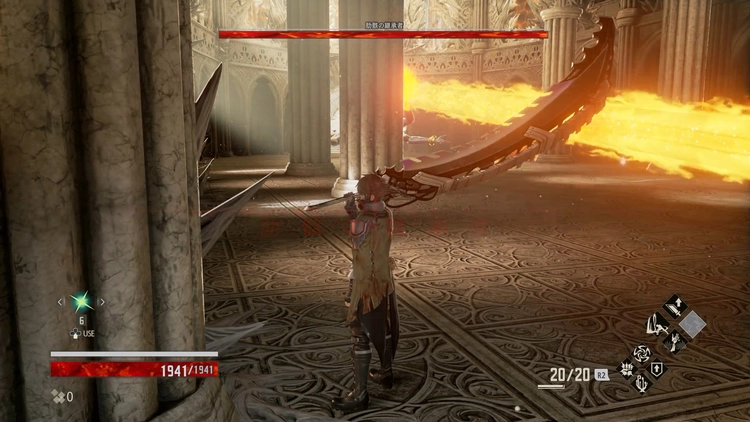
Task: Use the shield with up-arrow gift
Action: tap(657, 369)
